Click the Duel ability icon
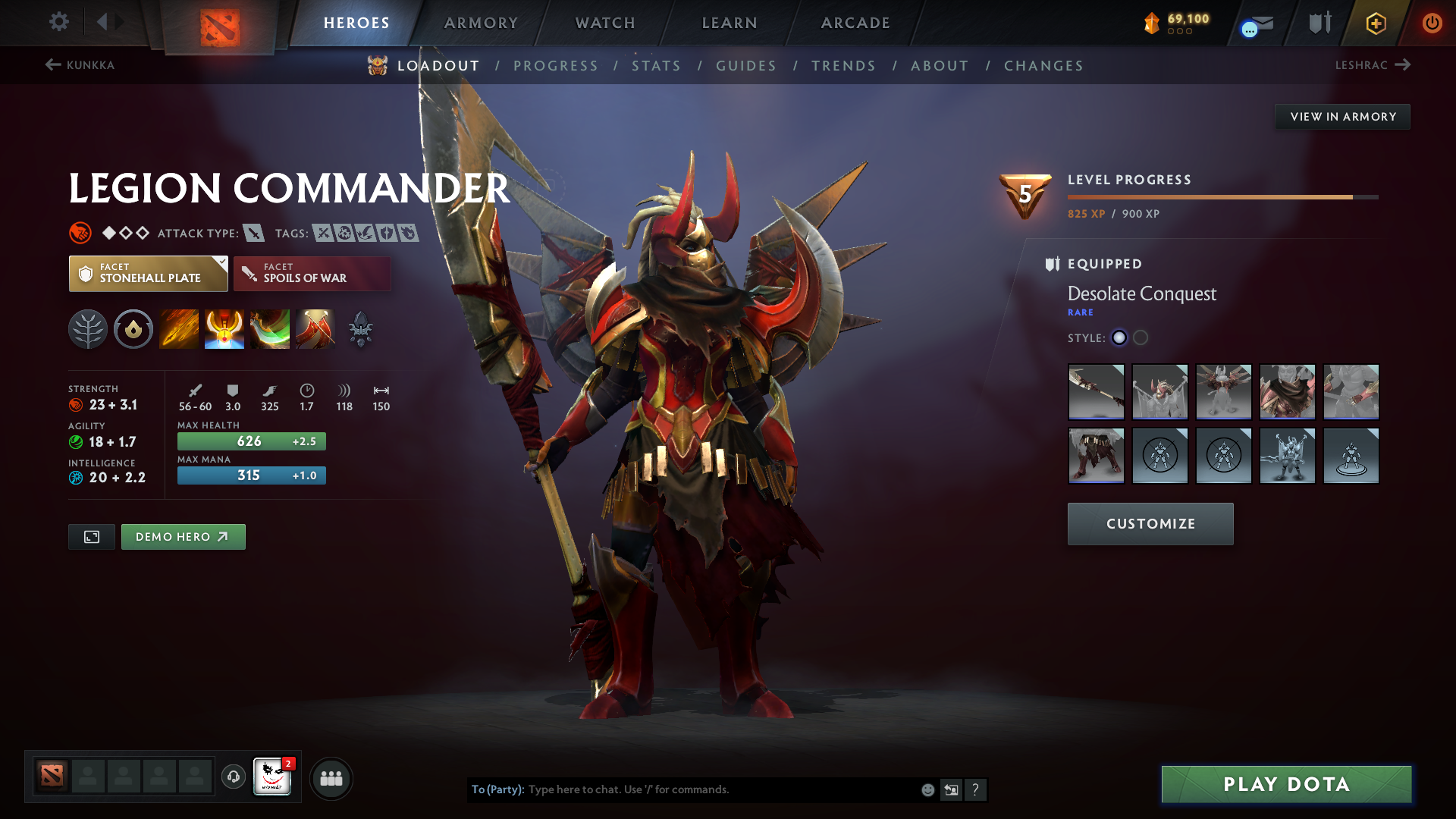Viewport: 1456px width, 819px height. [315, 329]
